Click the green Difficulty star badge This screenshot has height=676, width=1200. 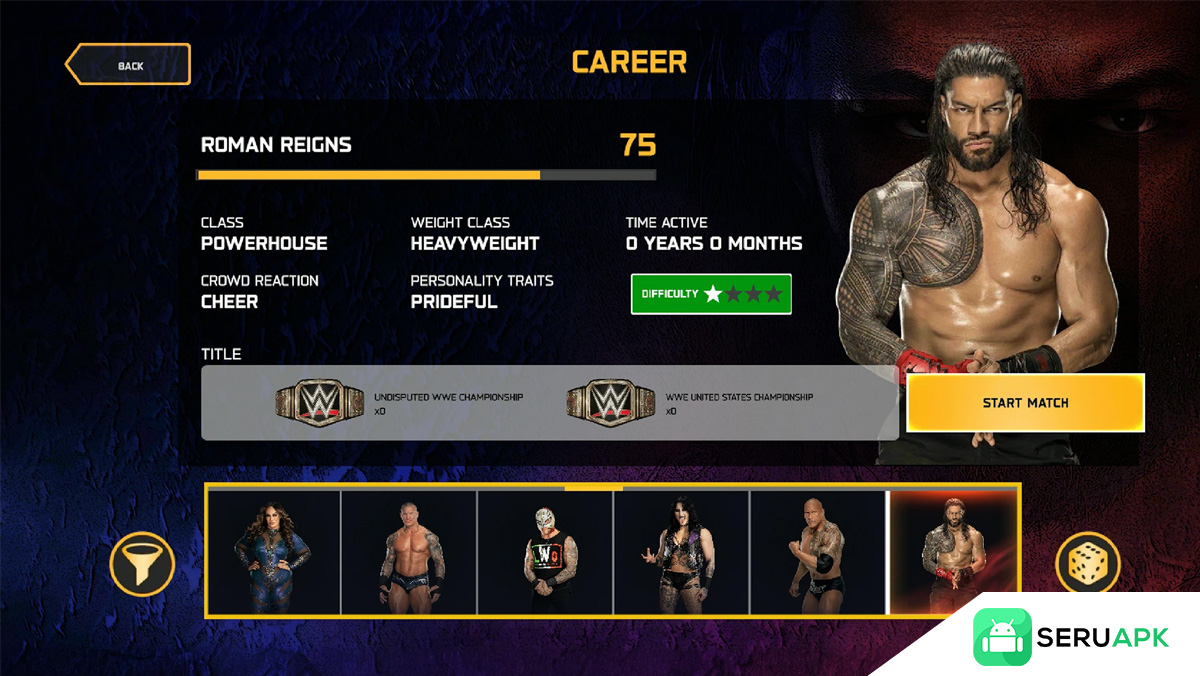711,294
